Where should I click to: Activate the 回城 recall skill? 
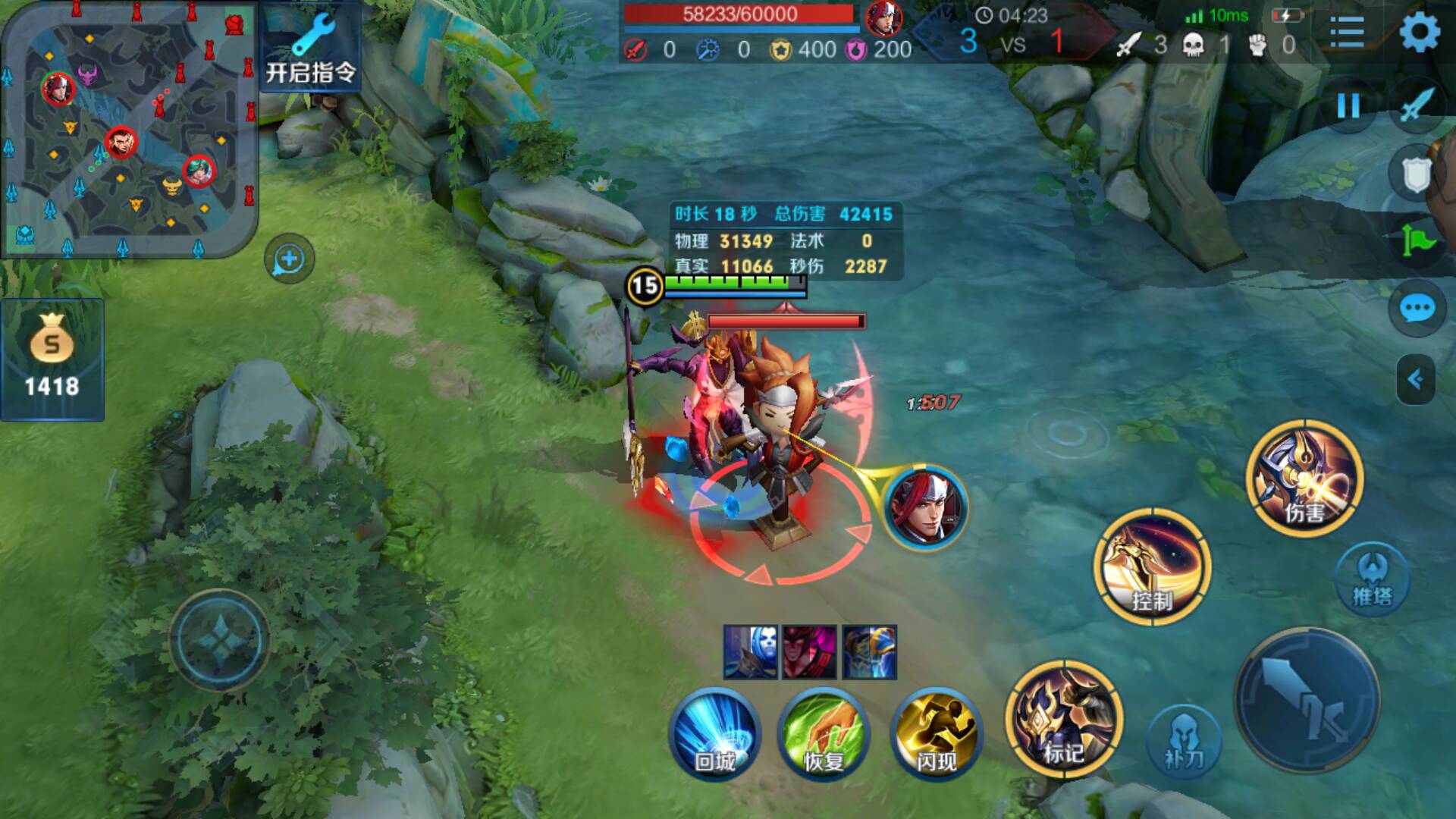pos(714,733)
